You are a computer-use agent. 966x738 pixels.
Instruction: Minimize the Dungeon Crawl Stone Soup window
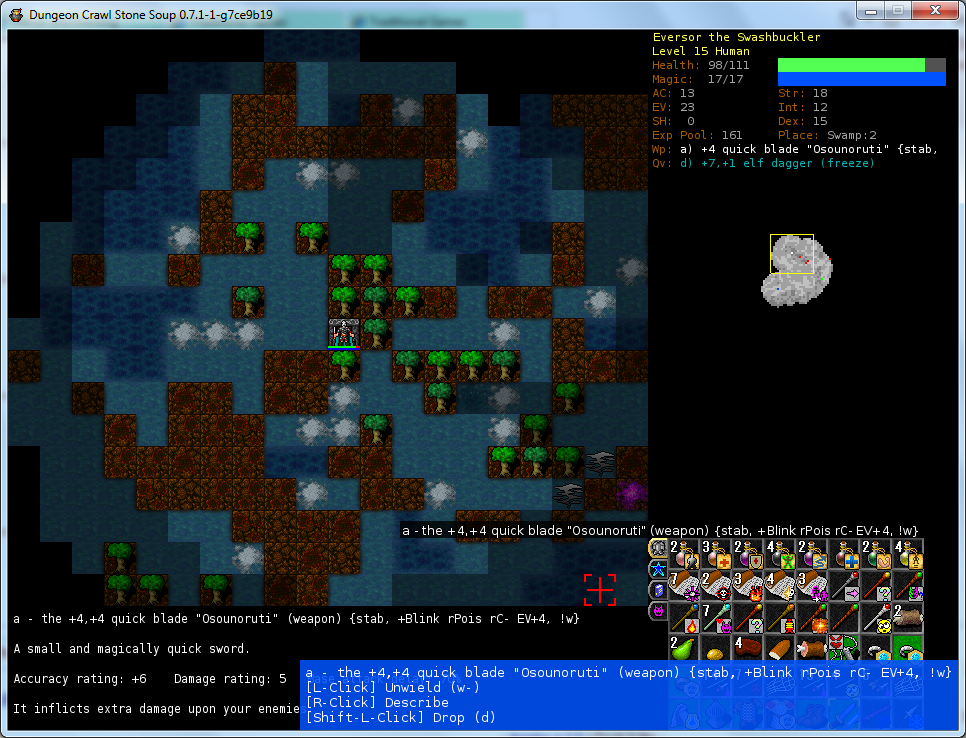871,11
